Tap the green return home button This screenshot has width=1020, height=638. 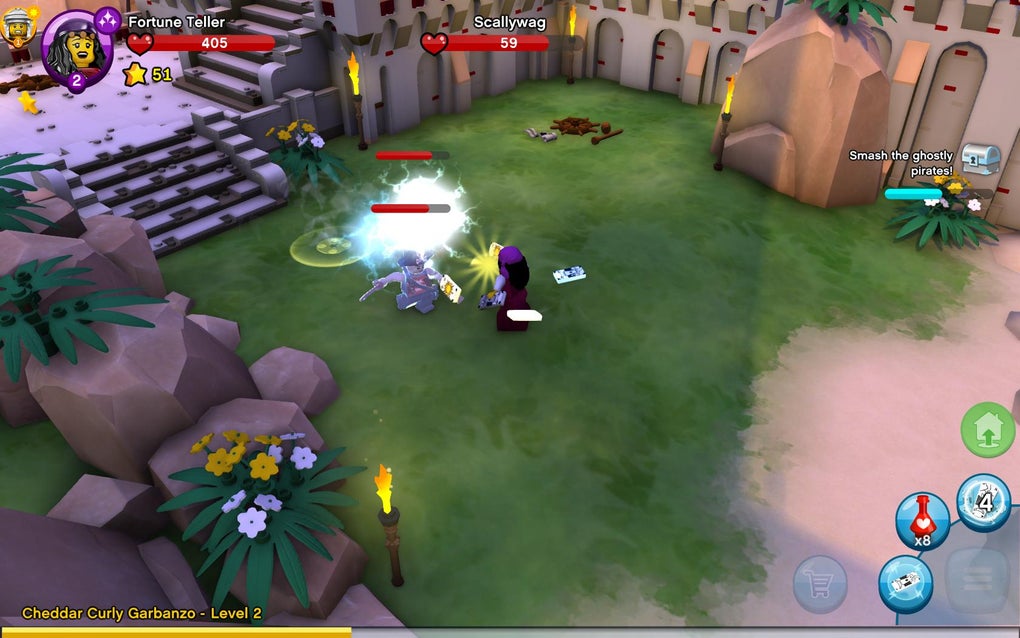[x=987, y=430]
